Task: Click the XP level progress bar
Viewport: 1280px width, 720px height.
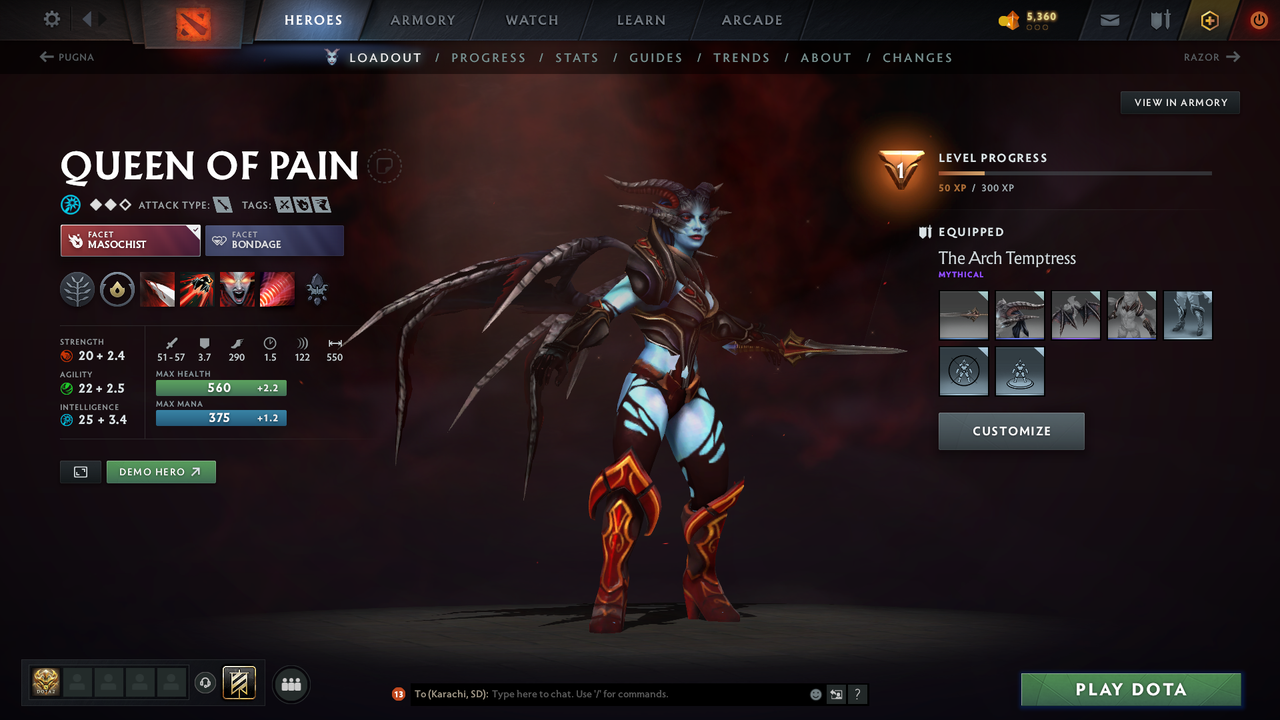Action: 1075,172
